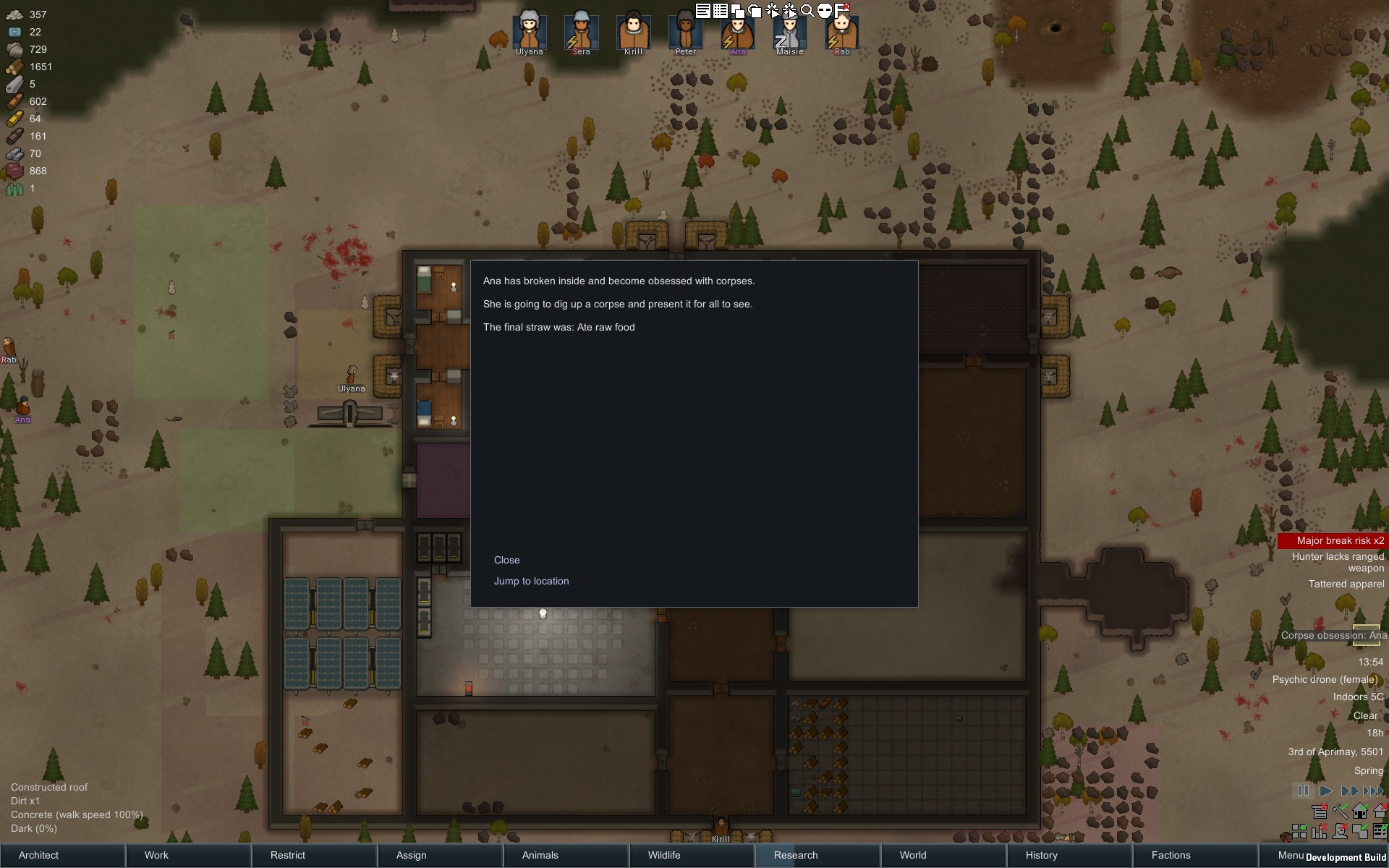Select the copy icon in the top toolbar

tap(737, 10)
